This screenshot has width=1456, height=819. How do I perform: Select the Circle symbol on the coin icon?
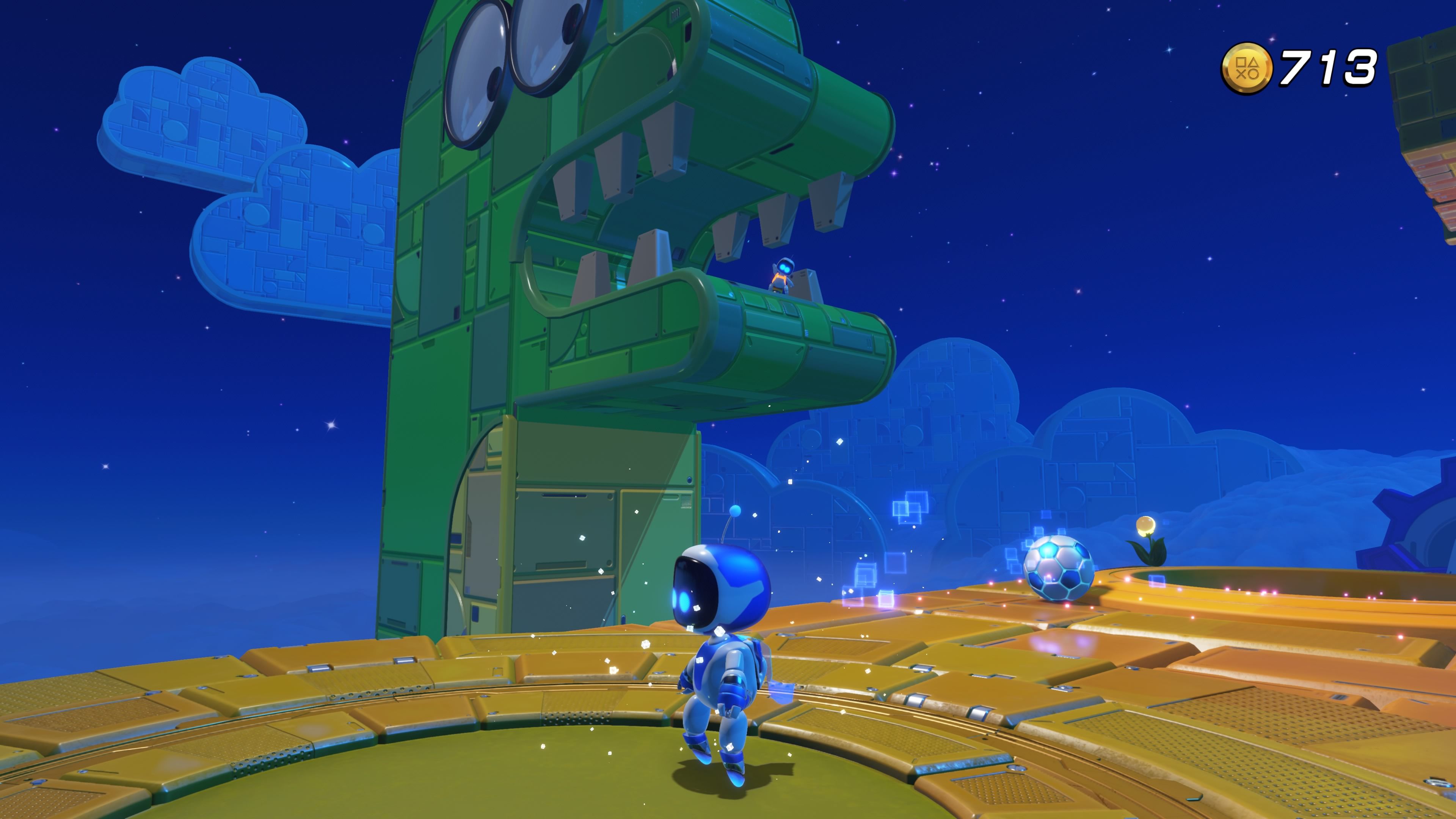coord(1254,75)
